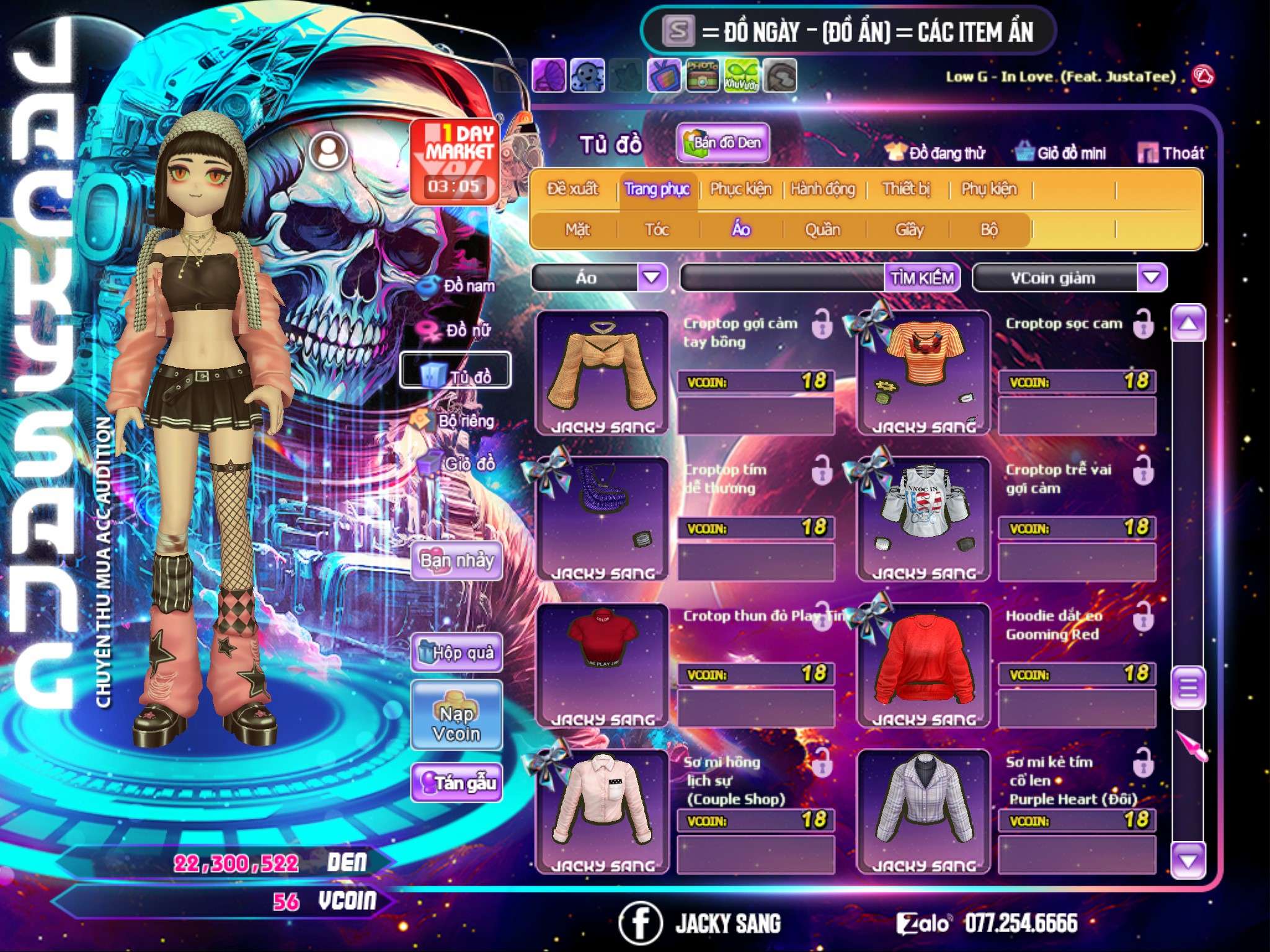Image resolution: width=1270 pixels, height=952 pixels.
Task: Switch to the Hành động tab
Action: click(x=823, y=189)
